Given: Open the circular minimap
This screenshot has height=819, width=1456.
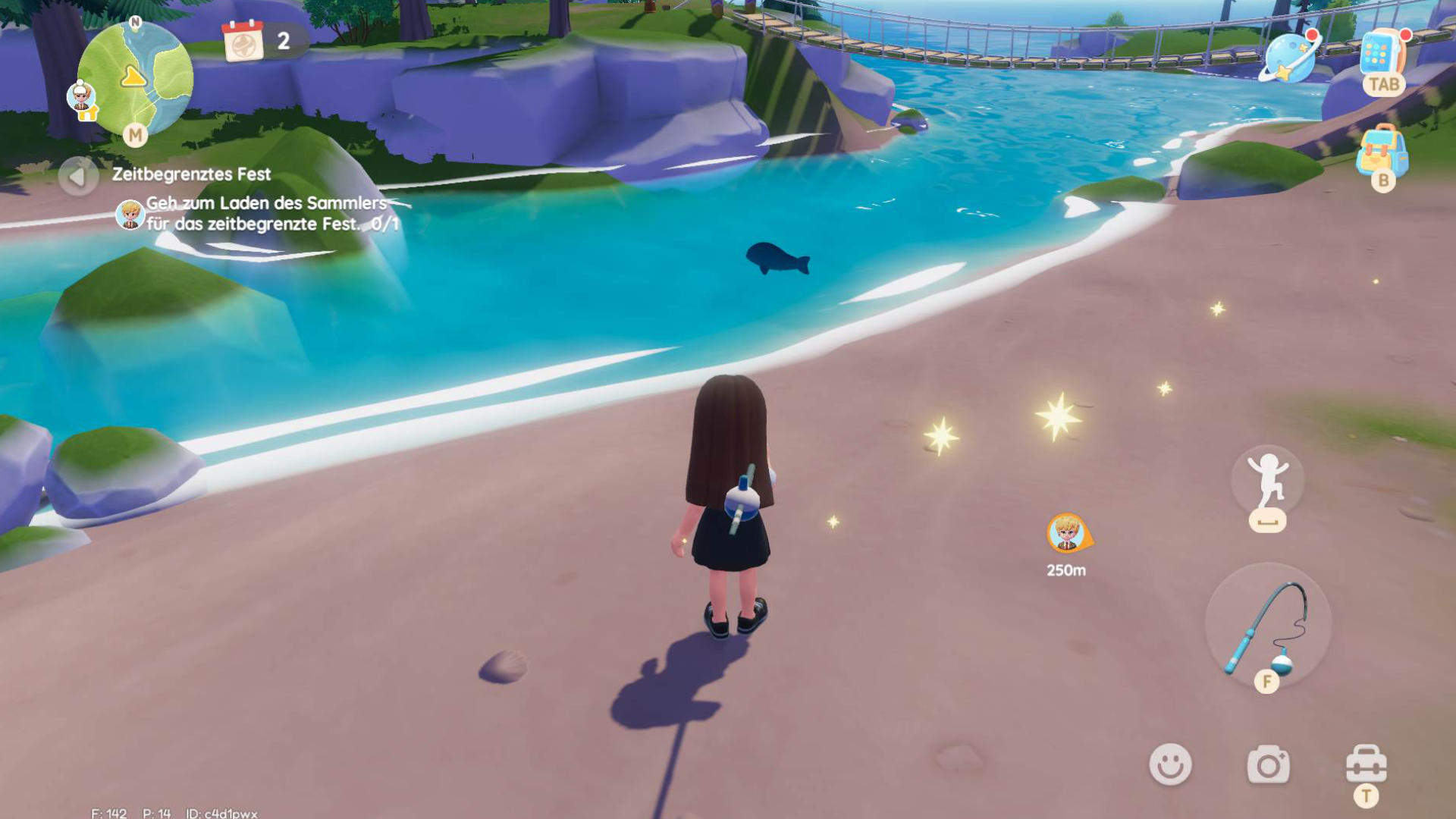Looking at the screenshot, I should click(135, 77).
